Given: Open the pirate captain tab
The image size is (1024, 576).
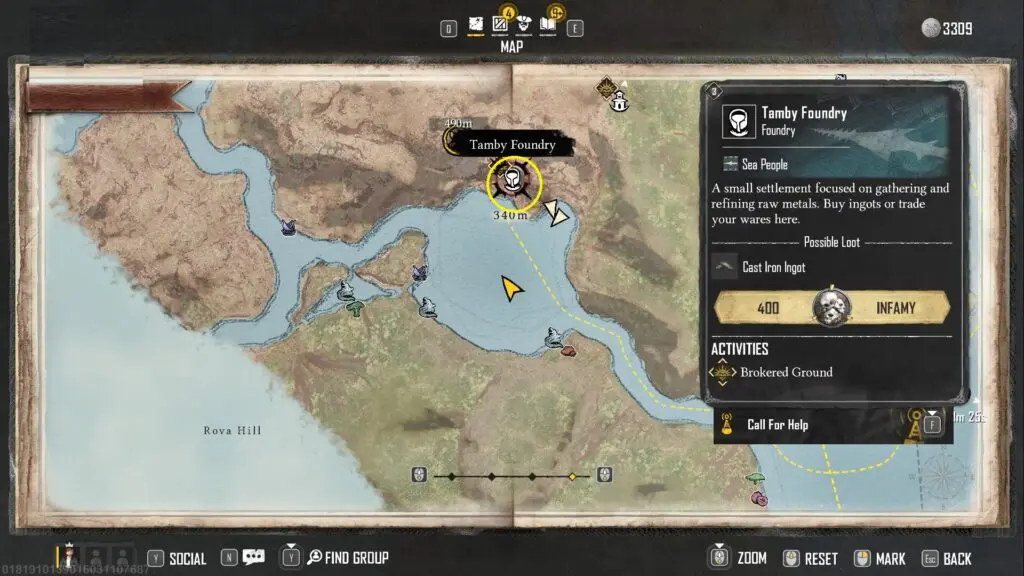Looking at the screenshot, I should point(525,24).
